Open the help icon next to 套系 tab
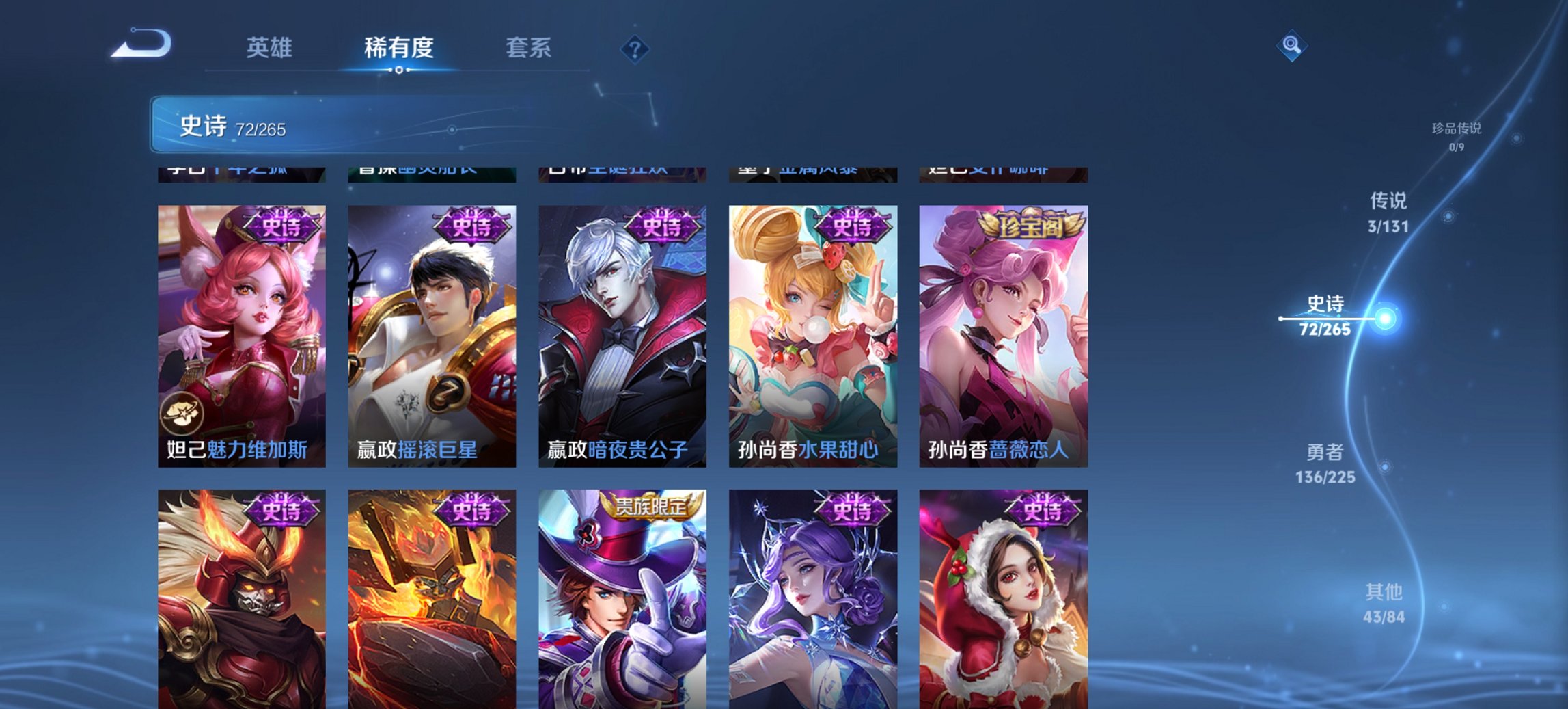Screen dimensions: 1568x709 coord(634,48)
